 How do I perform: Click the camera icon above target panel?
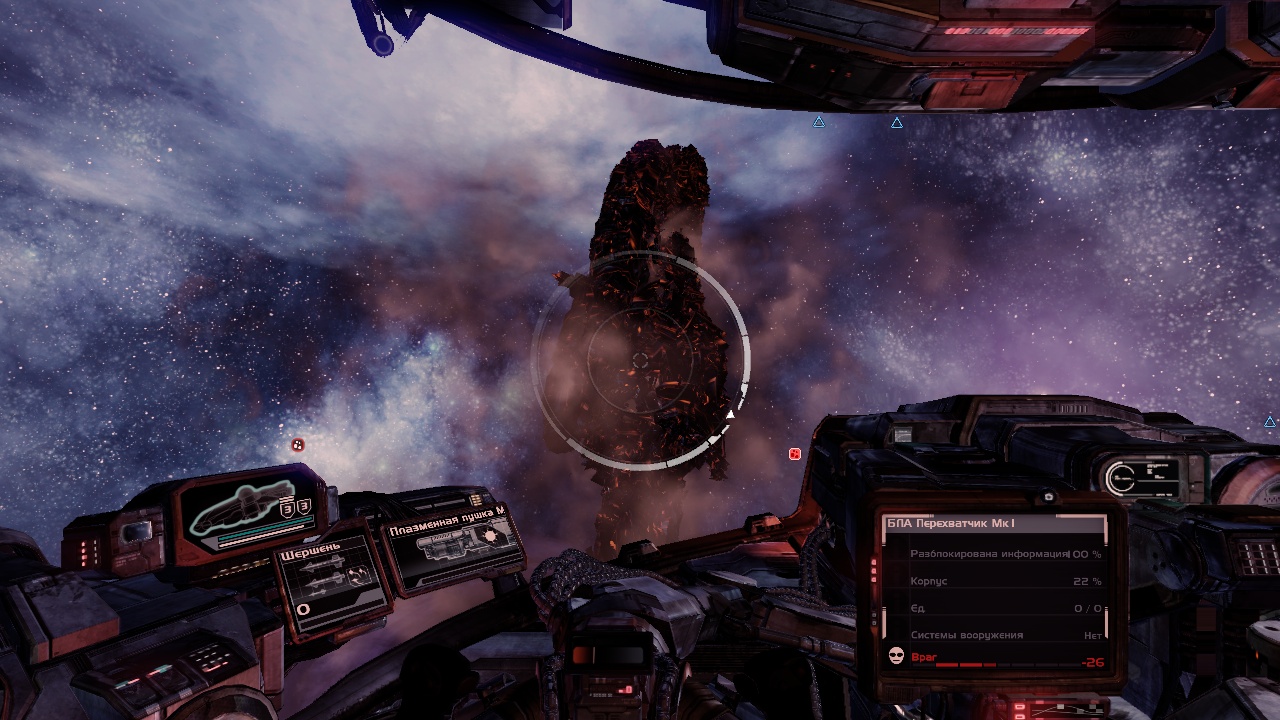pyautogui.click(x=1048, y=497)
